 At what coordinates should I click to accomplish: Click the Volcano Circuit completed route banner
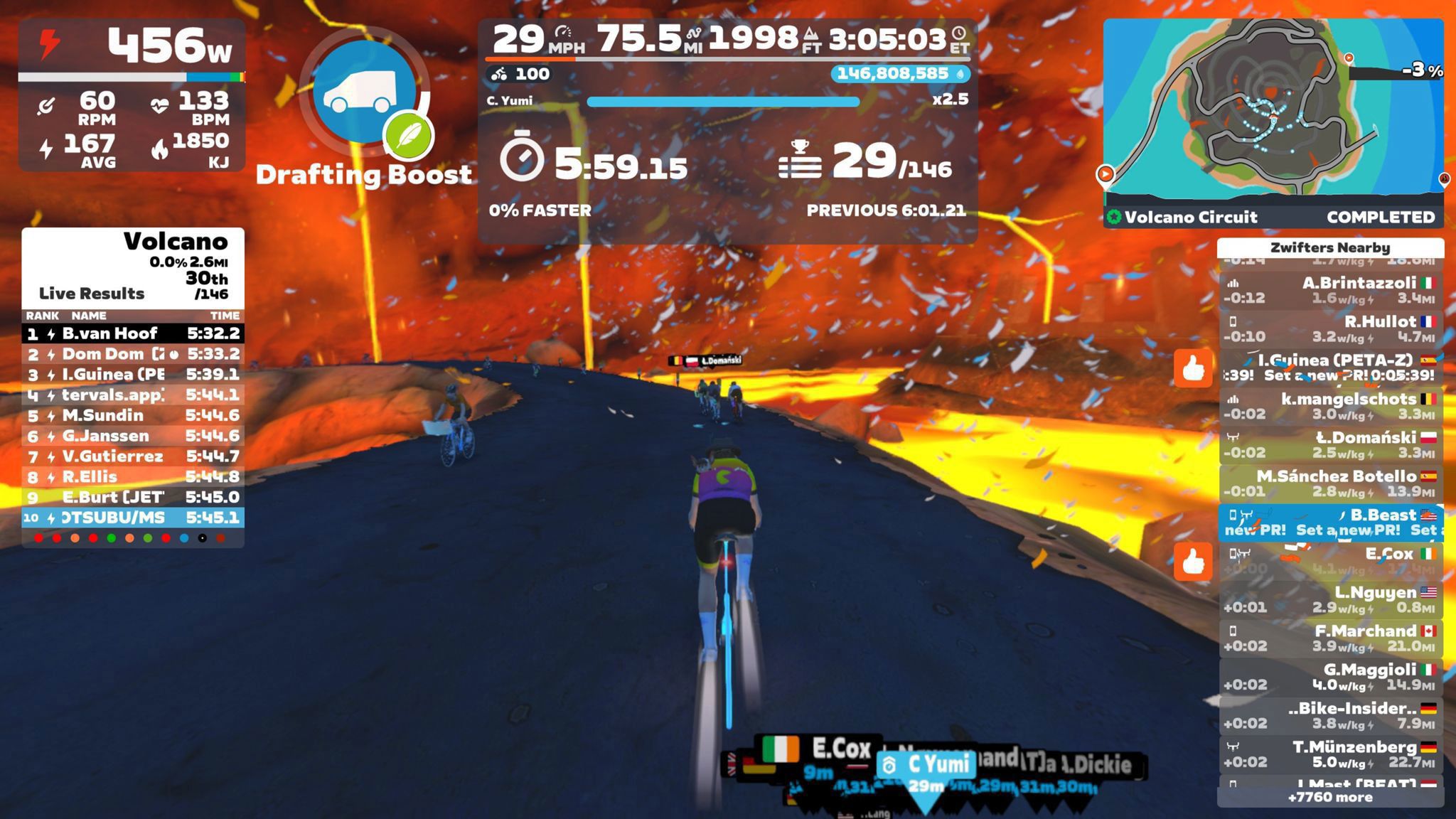click(x=1273, y=217)
